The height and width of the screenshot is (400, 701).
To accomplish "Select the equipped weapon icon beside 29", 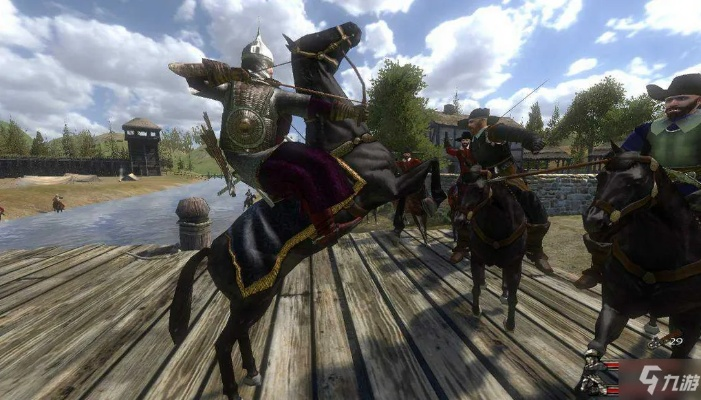I will [657, 343].
